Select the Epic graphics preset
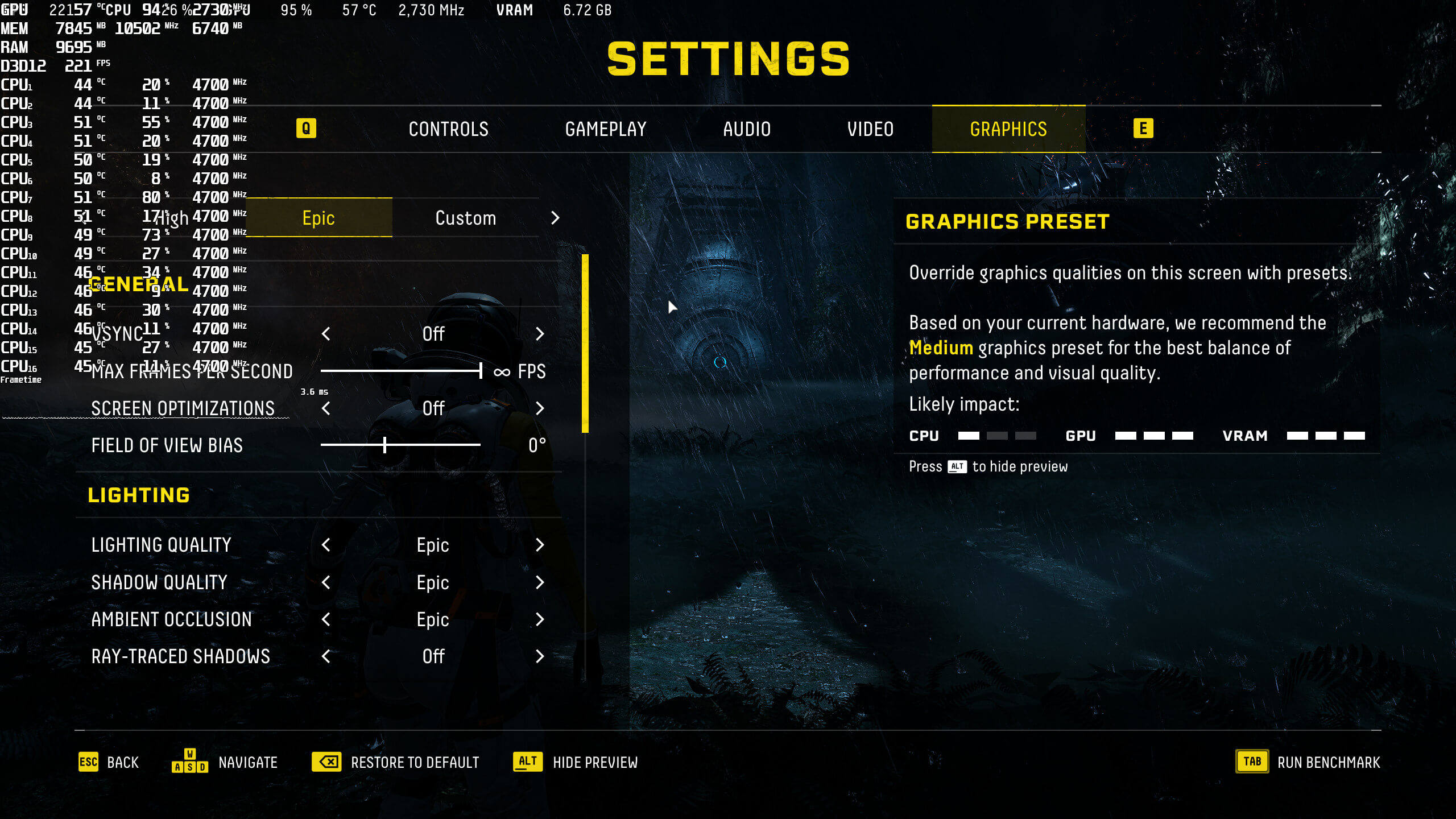The image size is (1456, 819). 318,218
